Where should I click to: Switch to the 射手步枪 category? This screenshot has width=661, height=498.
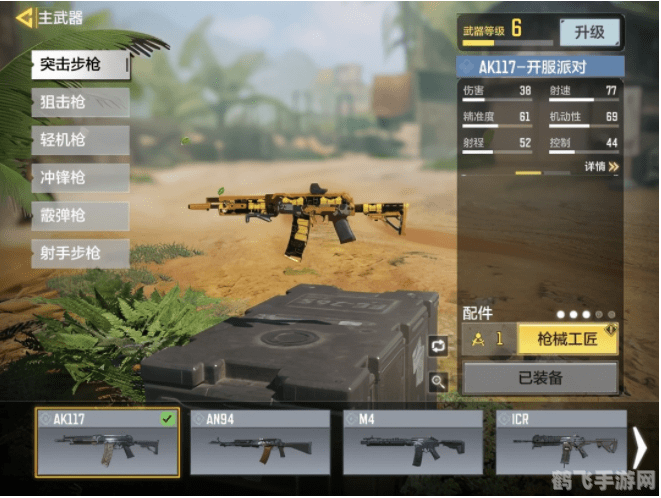coord(80,254)
